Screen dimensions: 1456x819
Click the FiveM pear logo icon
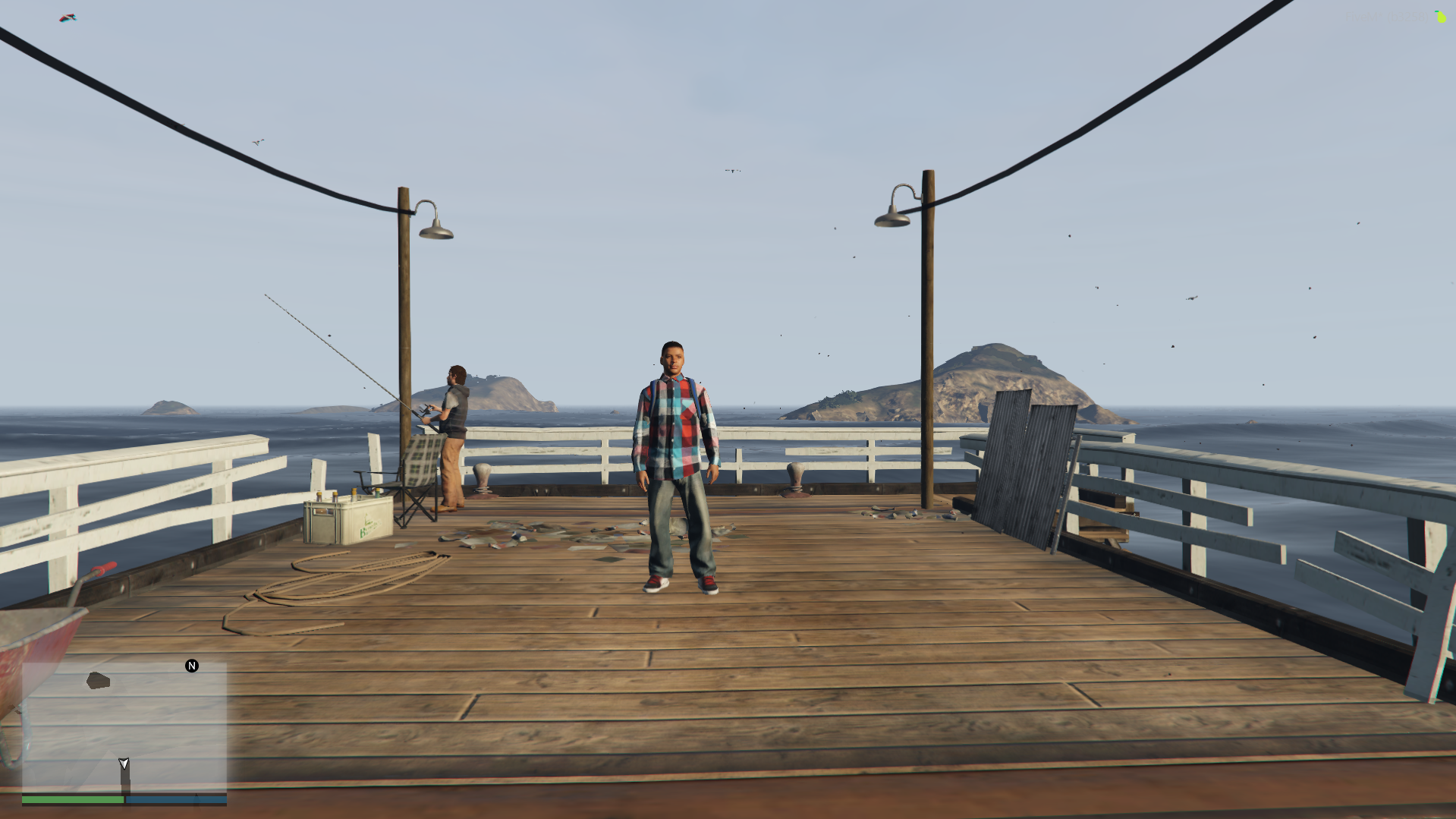pos(1440,16)
